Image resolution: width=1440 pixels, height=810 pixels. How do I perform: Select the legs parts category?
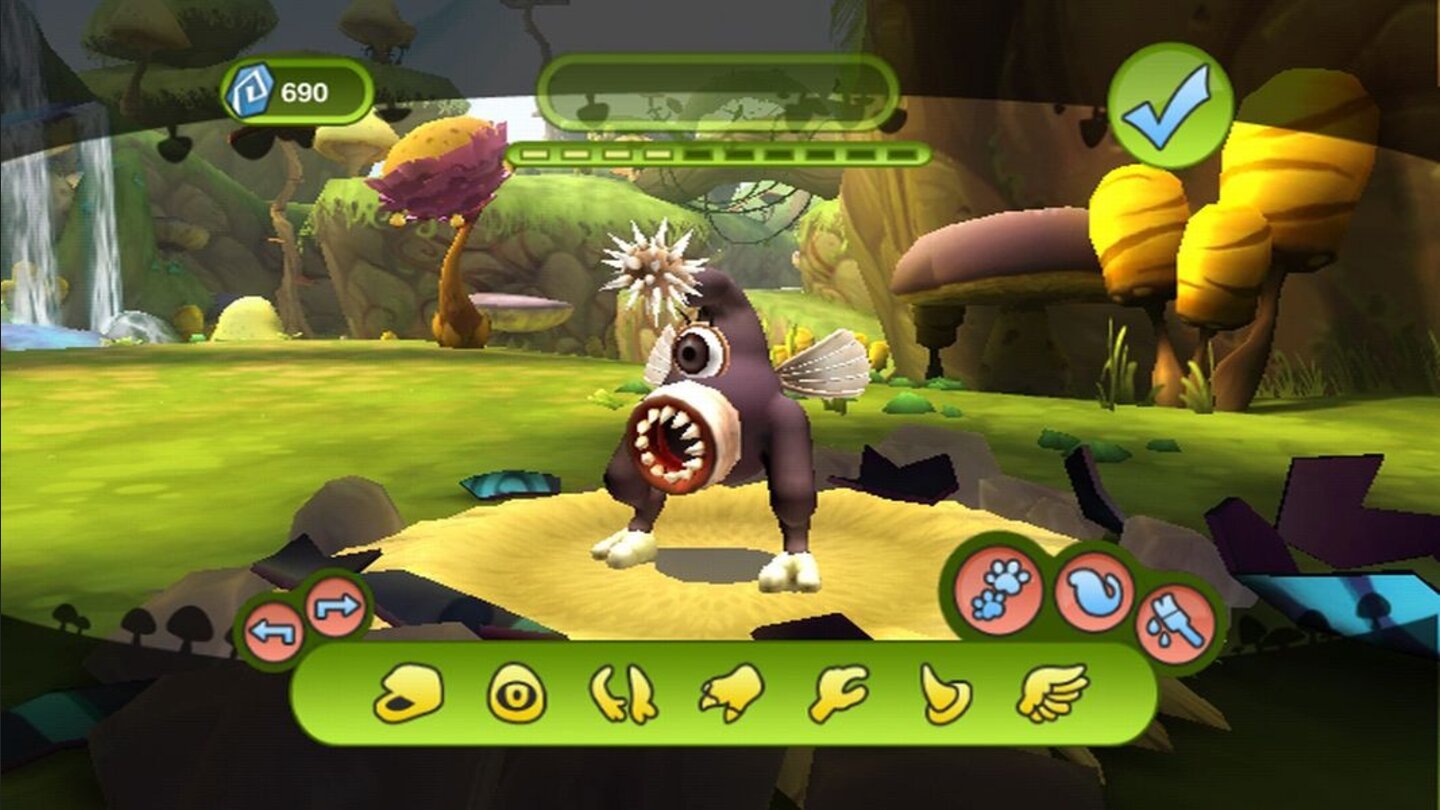click(627, 700)
